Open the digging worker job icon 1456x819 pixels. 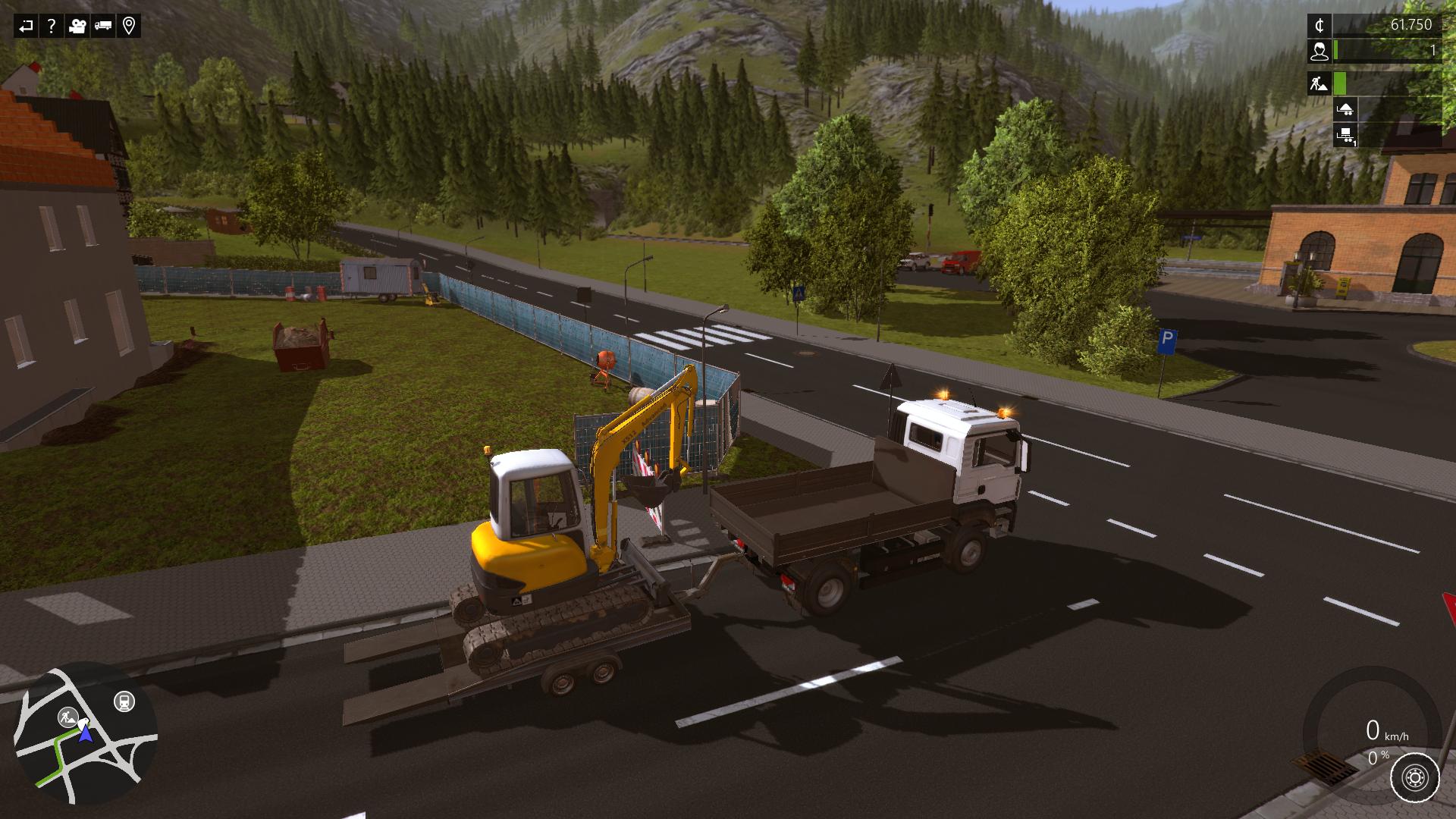[x=1319, y=83]
